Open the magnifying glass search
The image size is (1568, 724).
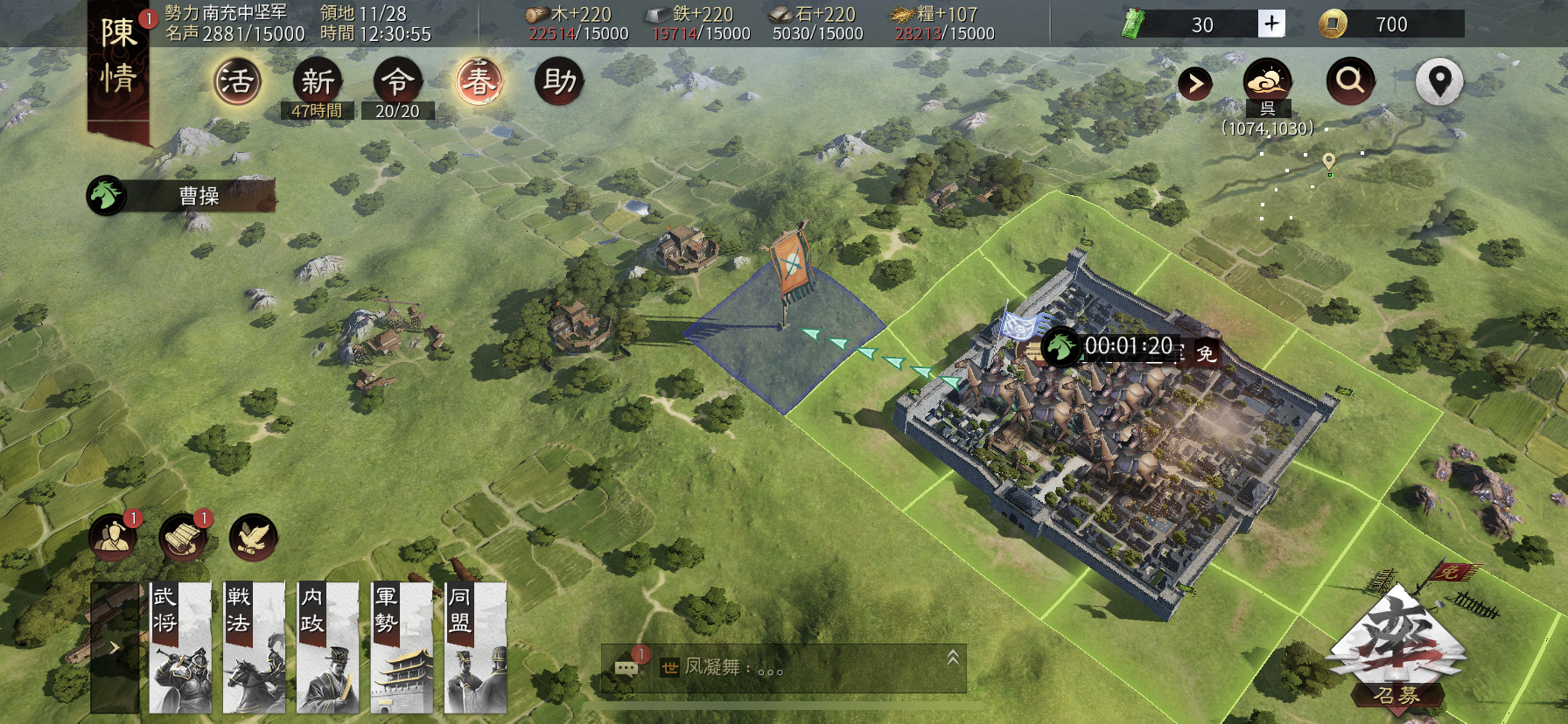click(x=1350, y=81)
